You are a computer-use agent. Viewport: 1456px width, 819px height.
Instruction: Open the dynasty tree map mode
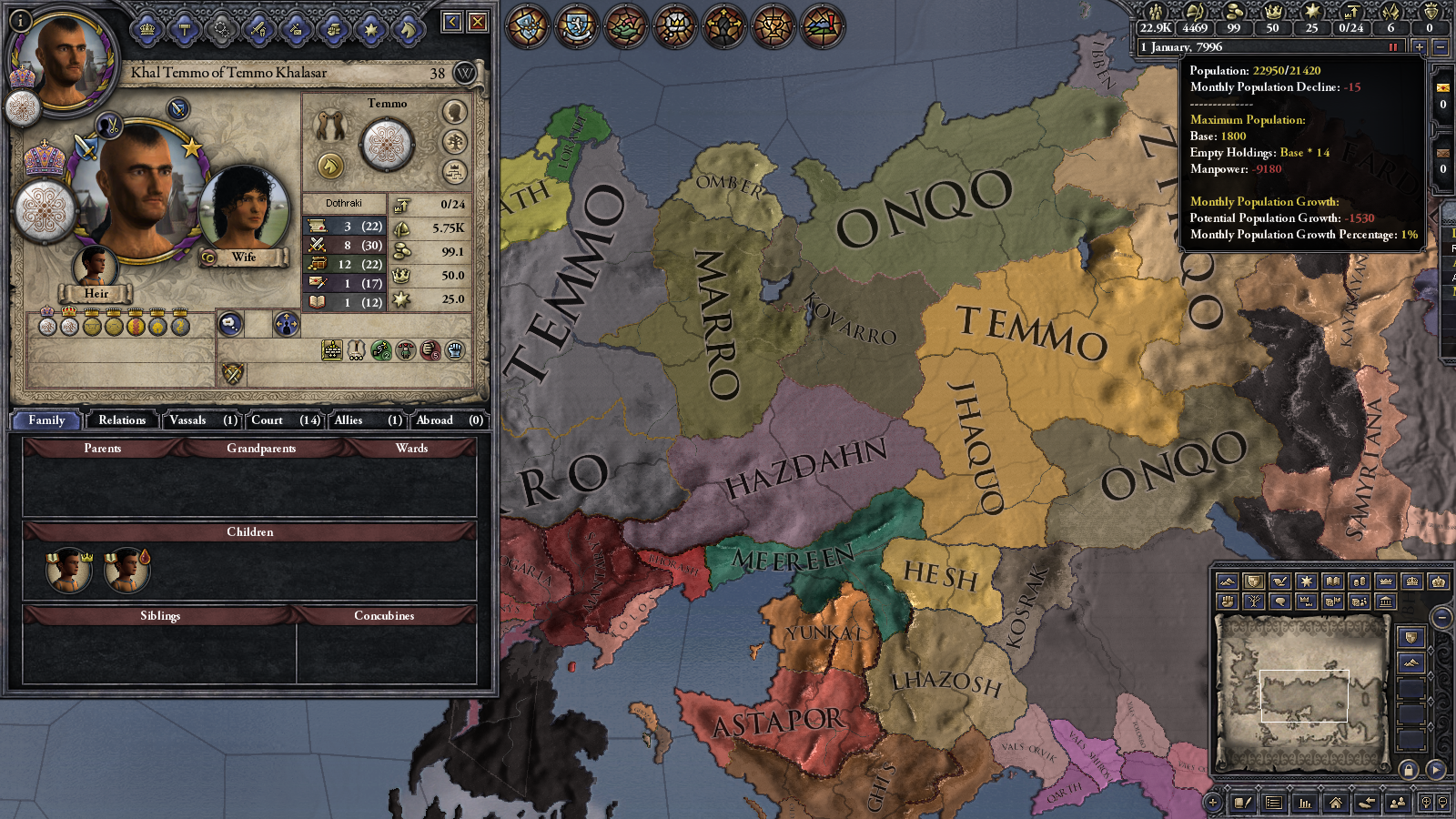coord(1253,602)
